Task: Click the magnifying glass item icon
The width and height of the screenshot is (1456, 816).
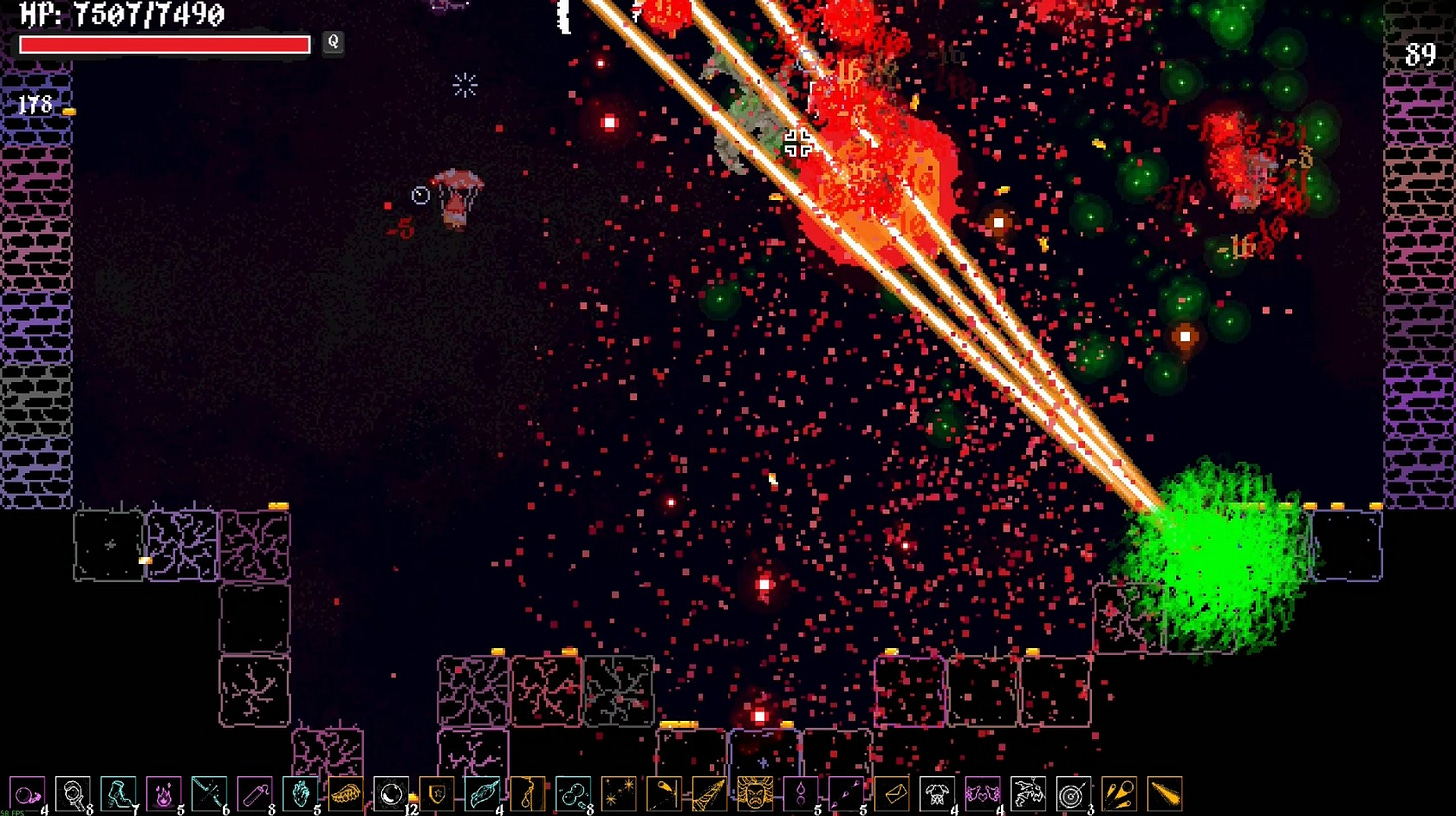Action: click(x=73, y=794)
